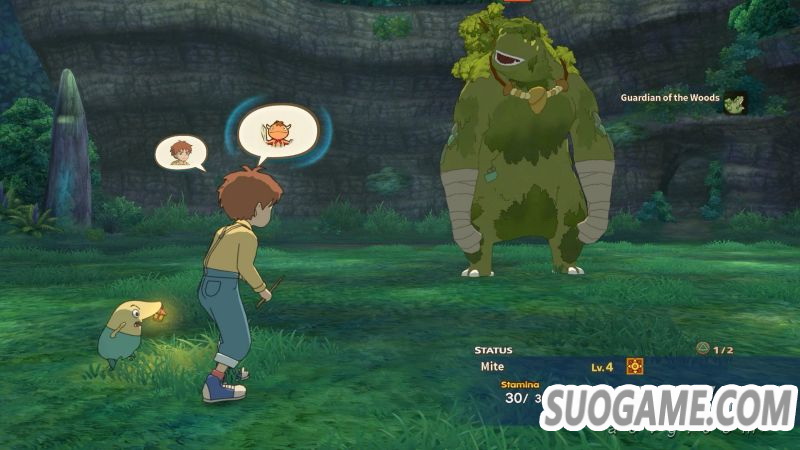800x450 pixels.
Task: Click the Mite celestial sign icon
Action: pos(634,366)
